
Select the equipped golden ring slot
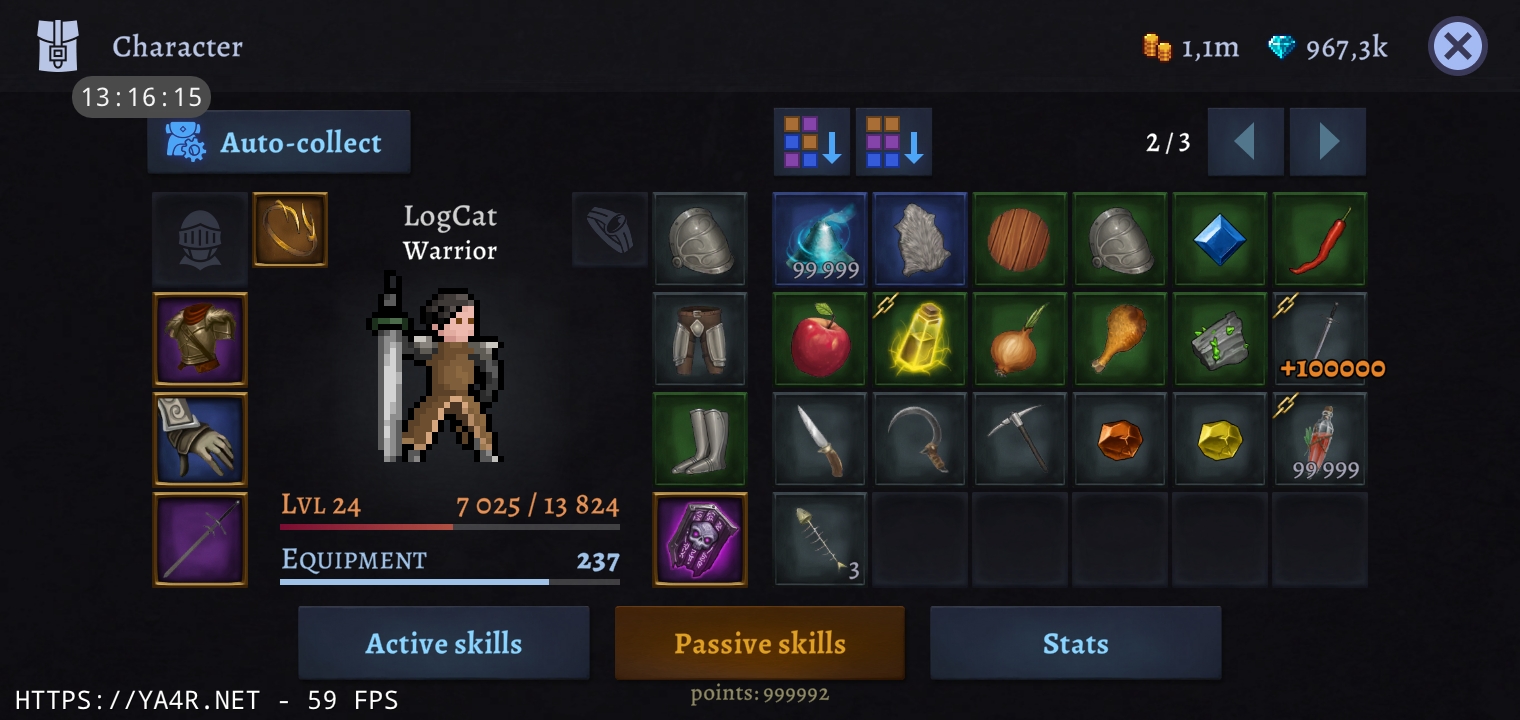pyautogui.click(x=290, y=230)
